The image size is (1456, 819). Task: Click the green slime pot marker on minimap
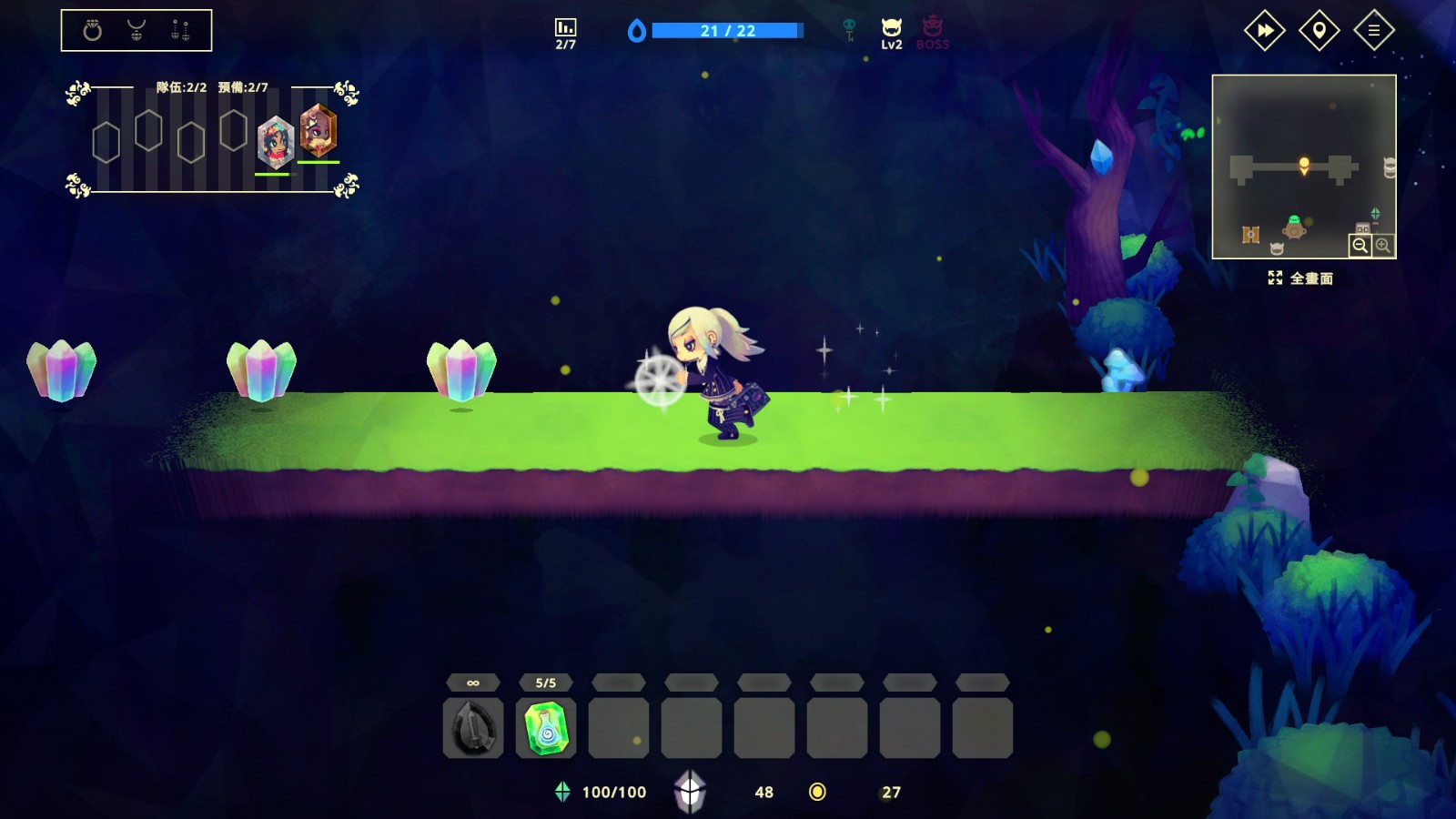click(x=1294, y=227)
